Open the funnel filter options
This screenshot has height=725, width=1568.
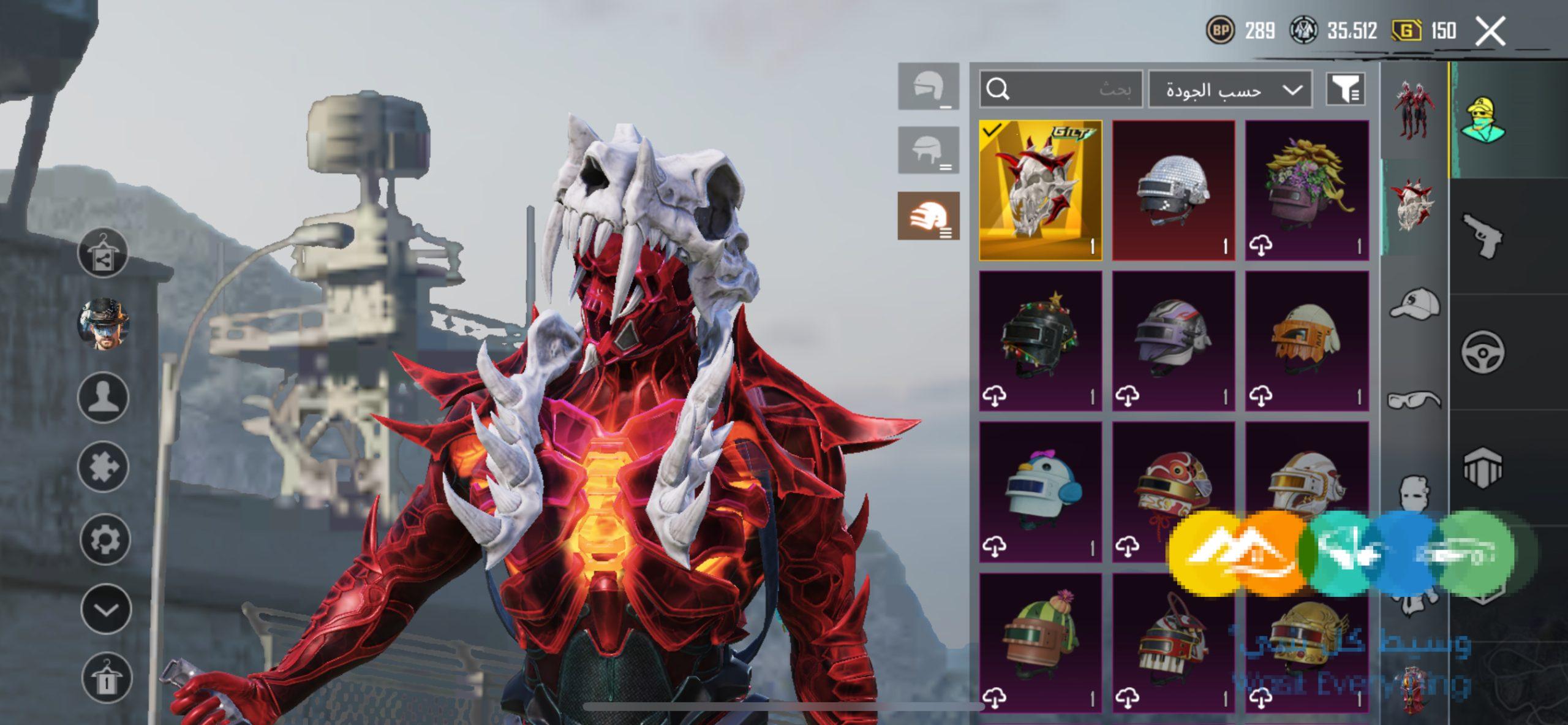(1345, 90)
